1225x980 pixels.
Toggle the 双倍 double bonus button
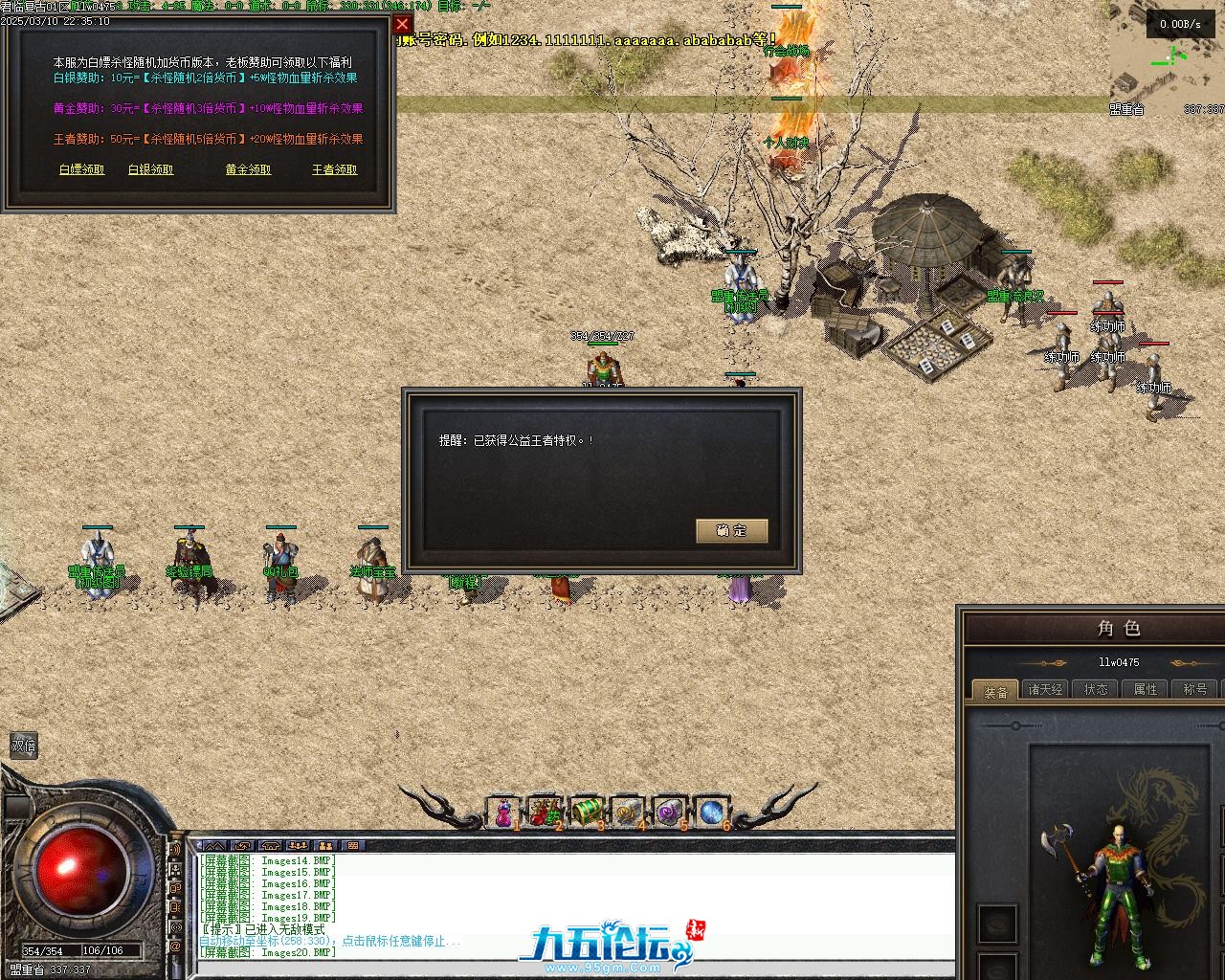pyautogui.click(x=23, y=746)
